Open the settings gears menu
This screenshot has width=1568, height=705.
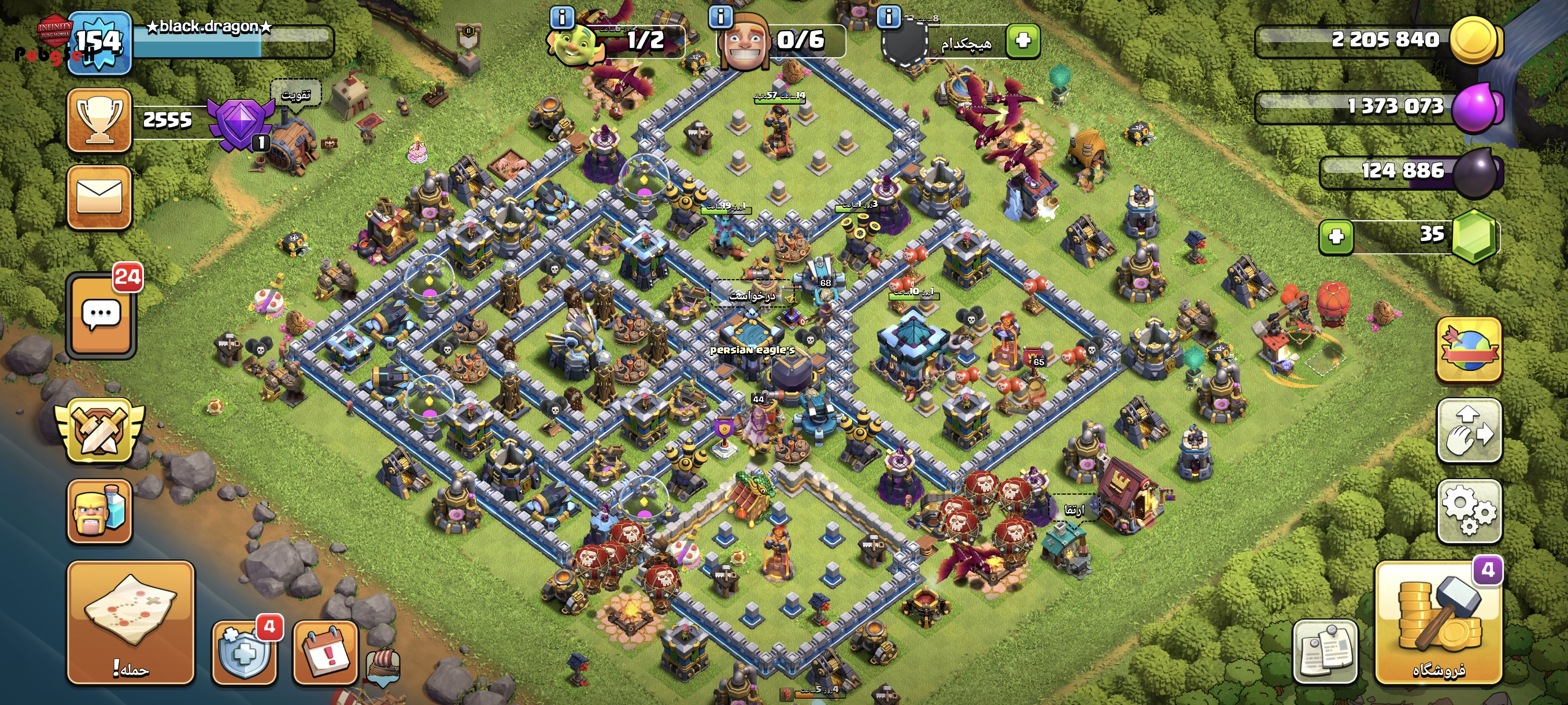(1469, 511)
